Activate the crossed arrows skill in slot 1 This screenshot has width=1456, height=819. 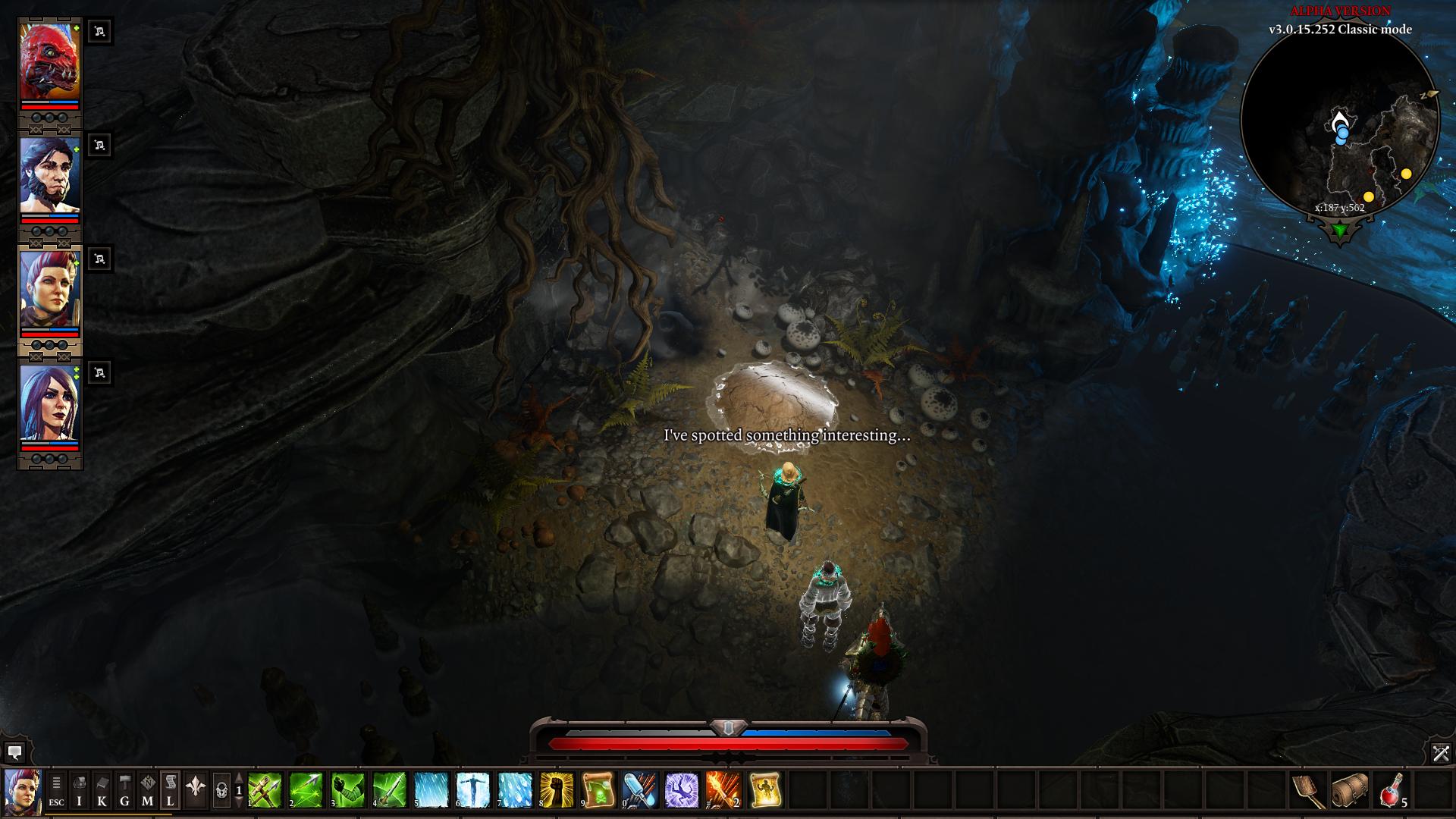coord(265,789)
